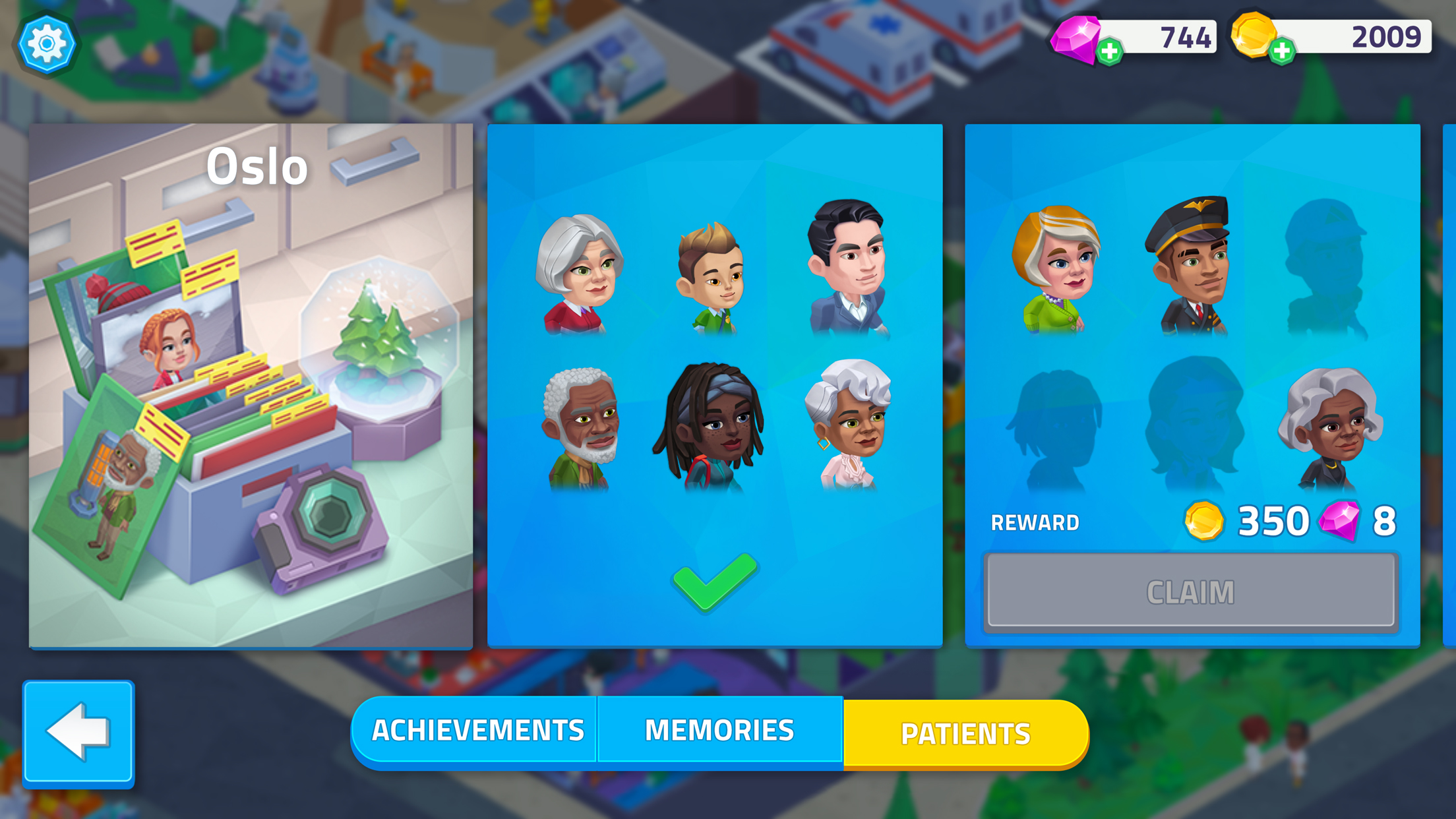This screenshot has height=819, width=1456.
Task: Open the settings gear icon
Action: point(47,42)
